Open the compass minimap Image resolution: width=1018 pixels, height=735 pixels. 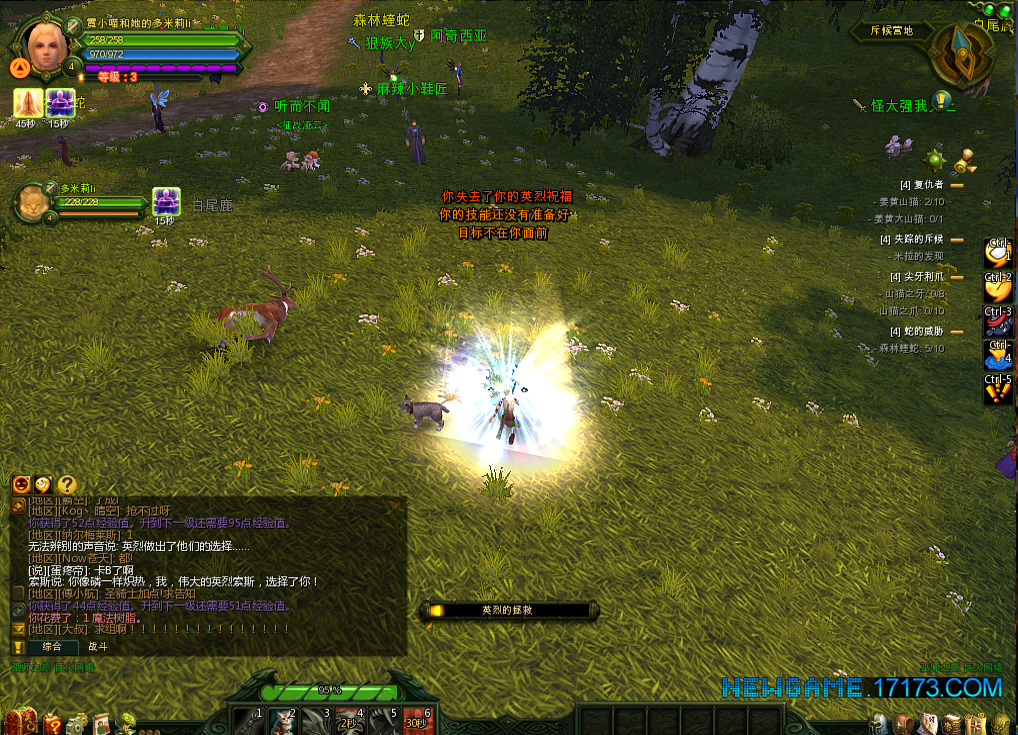coord(961,55)
